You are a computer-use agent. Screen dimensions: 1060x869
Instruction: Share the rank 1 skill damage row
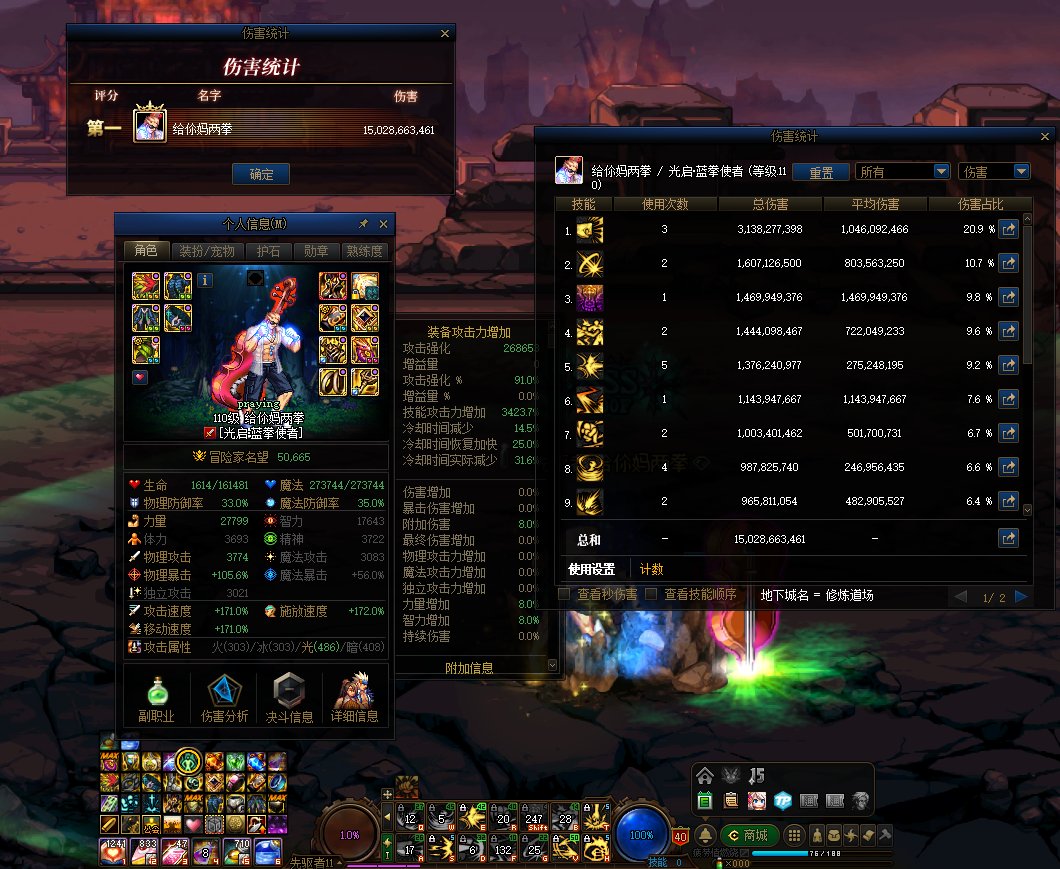click(1008, 230)
